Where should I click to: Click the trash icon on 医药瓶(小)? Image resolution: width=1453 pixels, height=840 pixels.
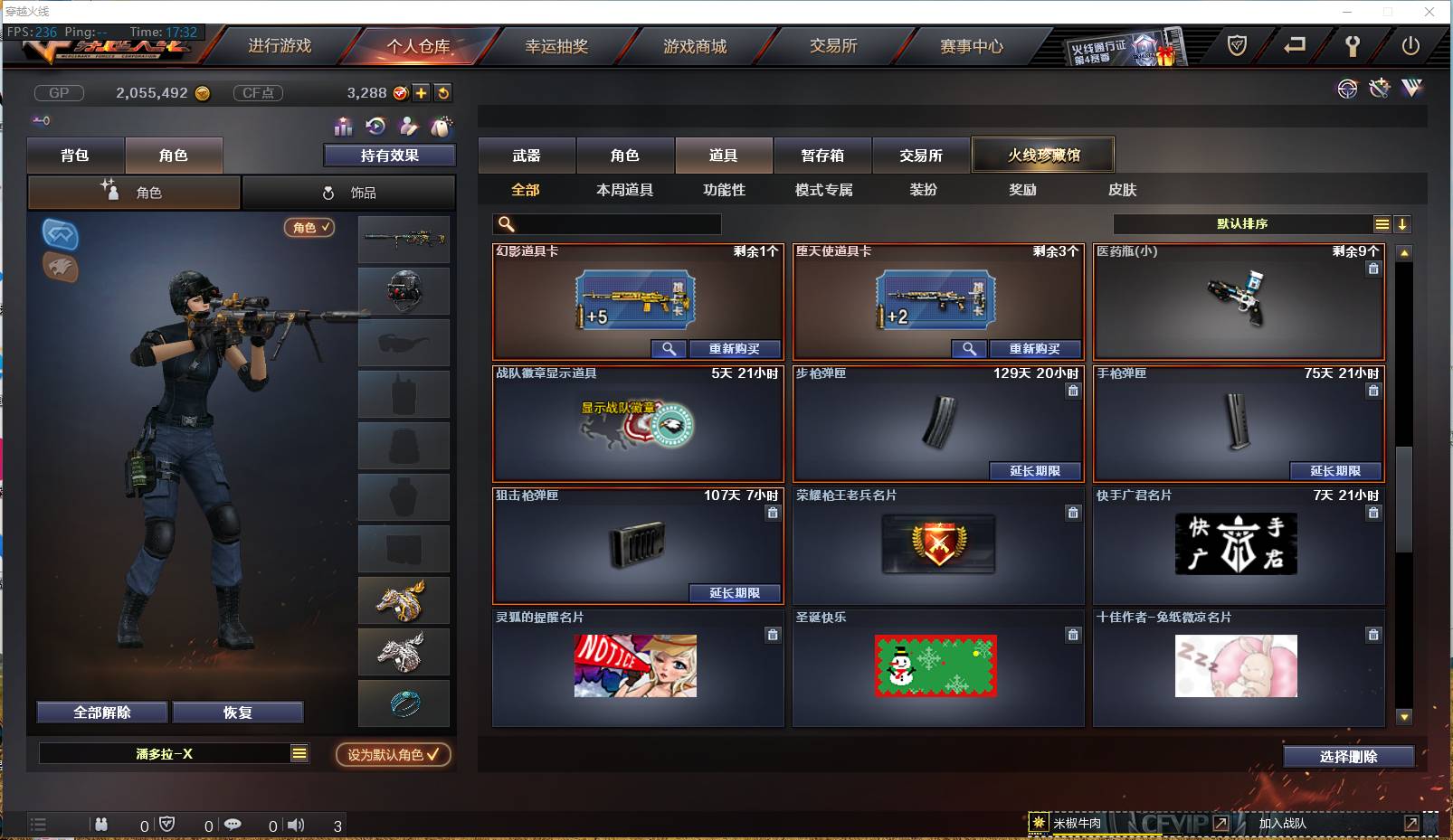click(x=1373, y=268)
